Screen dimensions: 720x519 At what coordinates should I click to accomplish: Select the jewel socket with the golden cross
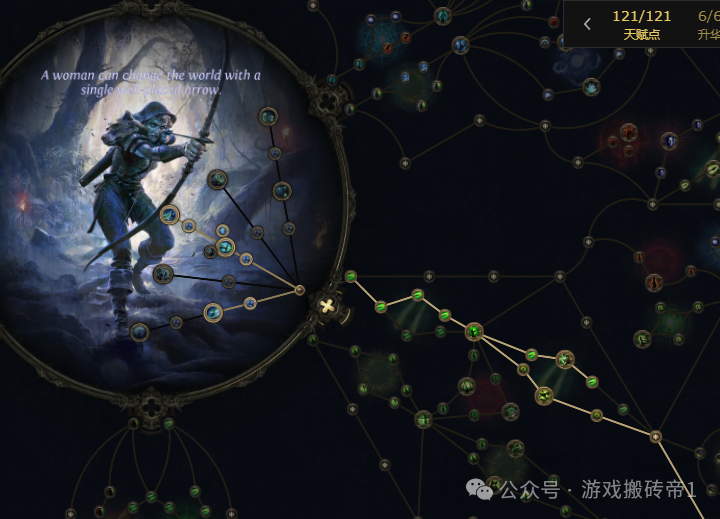coord(327,304)
